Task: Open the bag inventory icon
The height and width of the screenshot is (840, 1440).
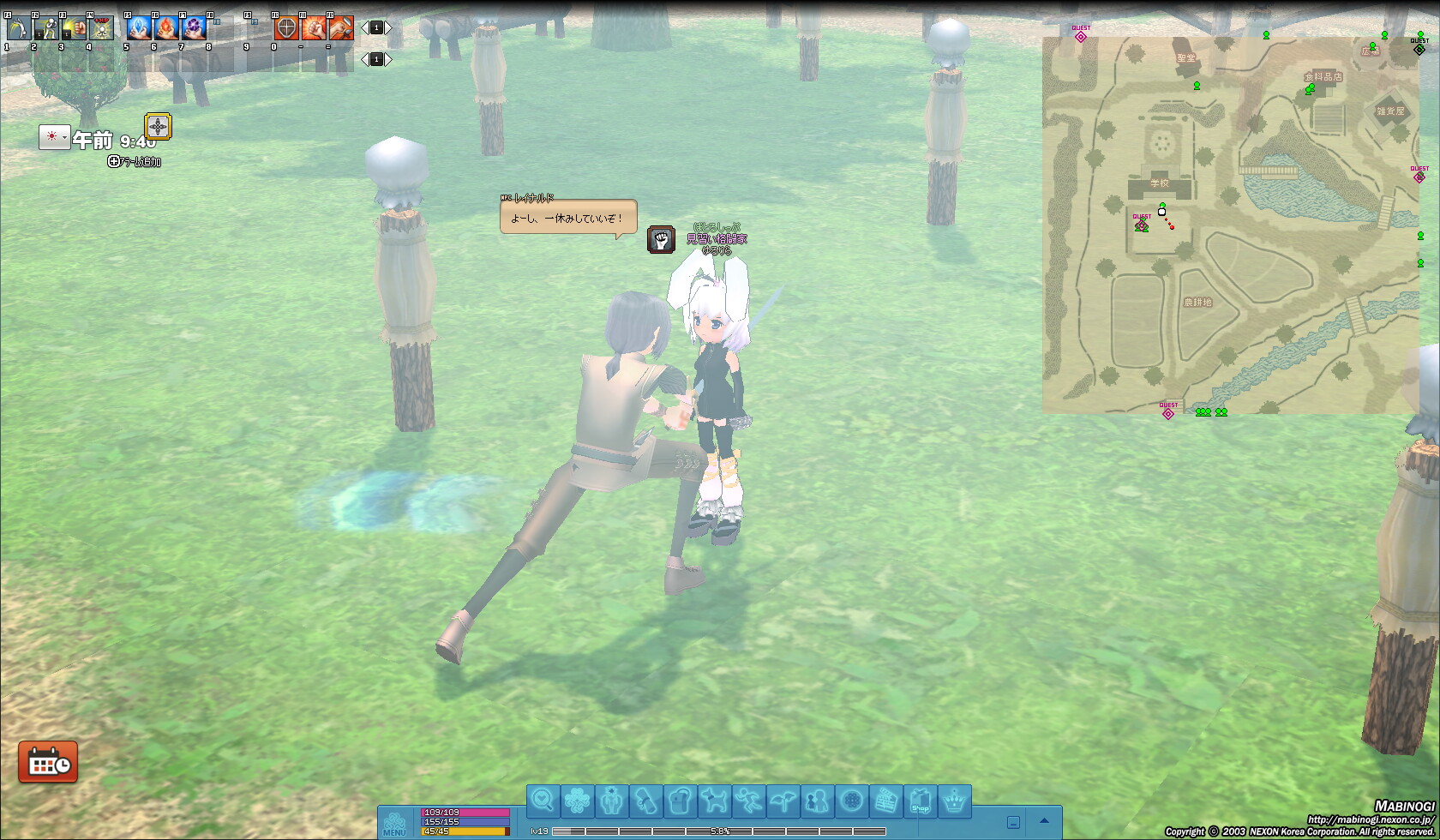Action: 680,801
